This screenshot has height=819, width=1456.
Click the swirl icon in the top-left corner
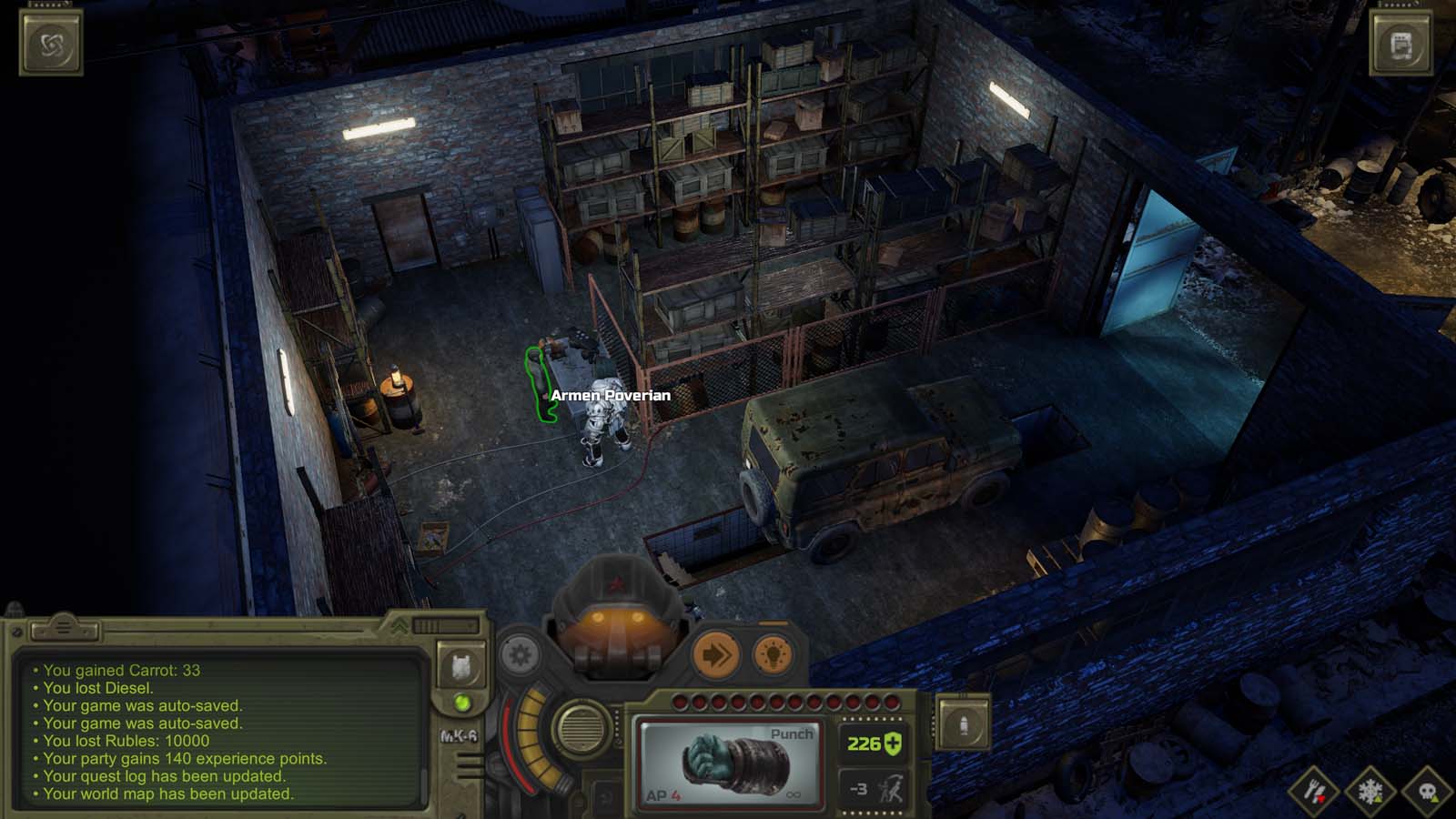pyautogui.click(x=50, y=43)
